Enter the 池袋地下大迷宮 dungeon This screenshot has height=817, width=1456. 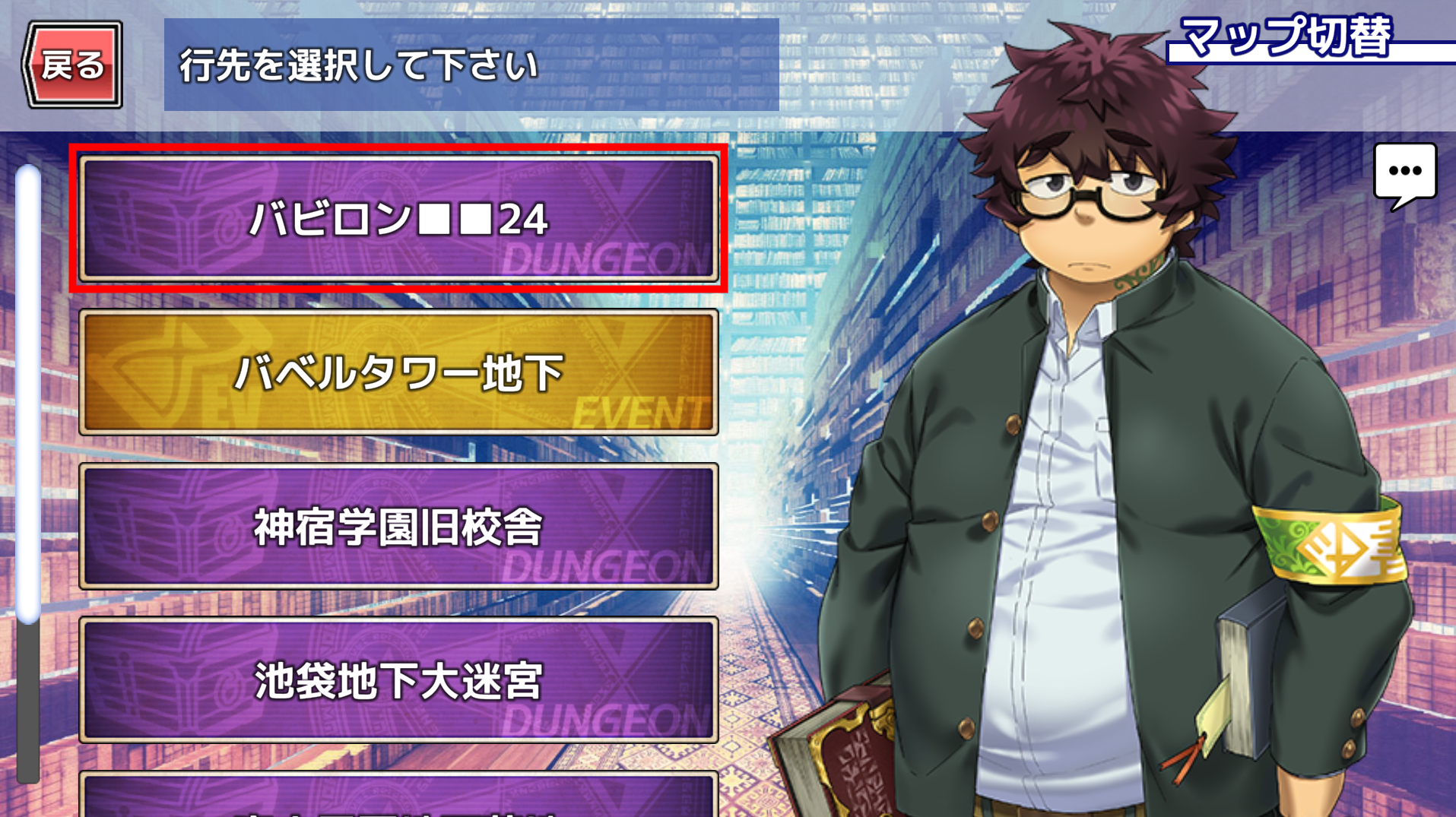pyautogui.click(x=398, y=680)
